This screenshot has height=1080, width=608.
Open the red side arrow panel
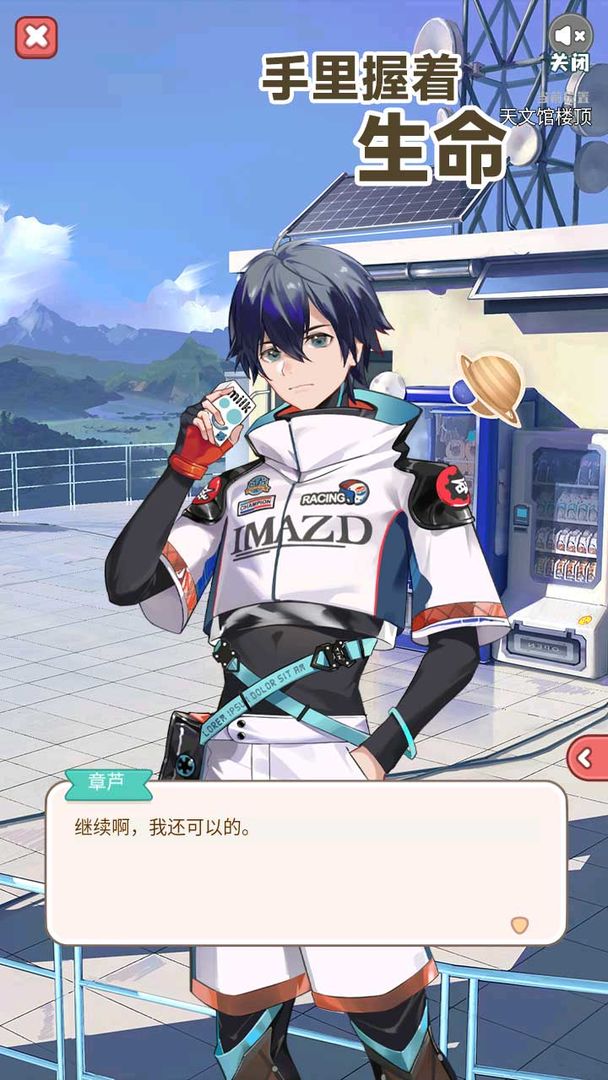pyautogui.click(x=587, y=759)
